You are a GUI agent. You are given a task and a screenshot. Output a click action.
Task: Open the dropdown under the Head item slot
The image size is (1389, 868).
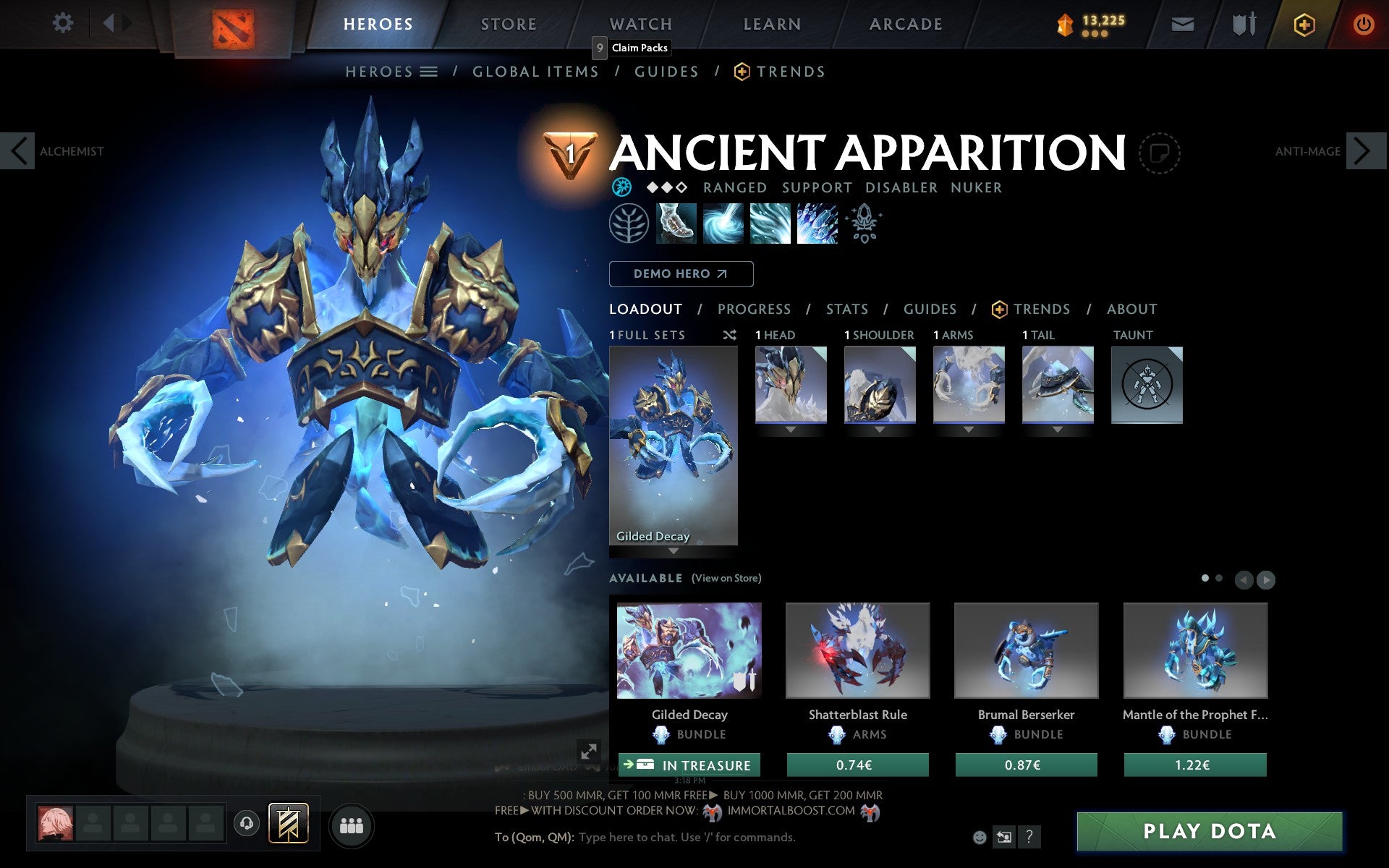pyautogui.click(x=790, y=428)
